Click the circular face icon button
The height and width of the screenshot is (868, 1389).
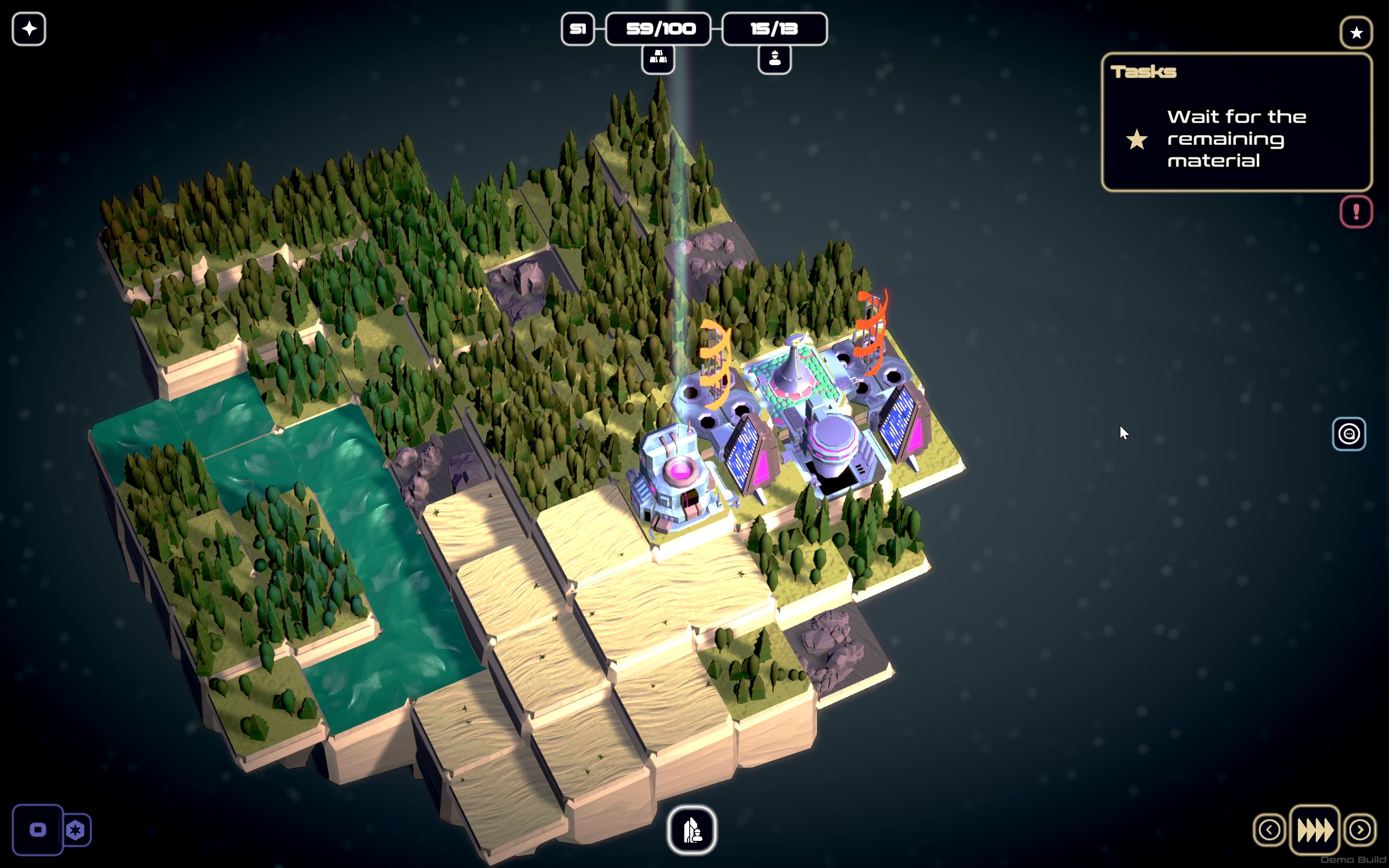coord(1348,434)
